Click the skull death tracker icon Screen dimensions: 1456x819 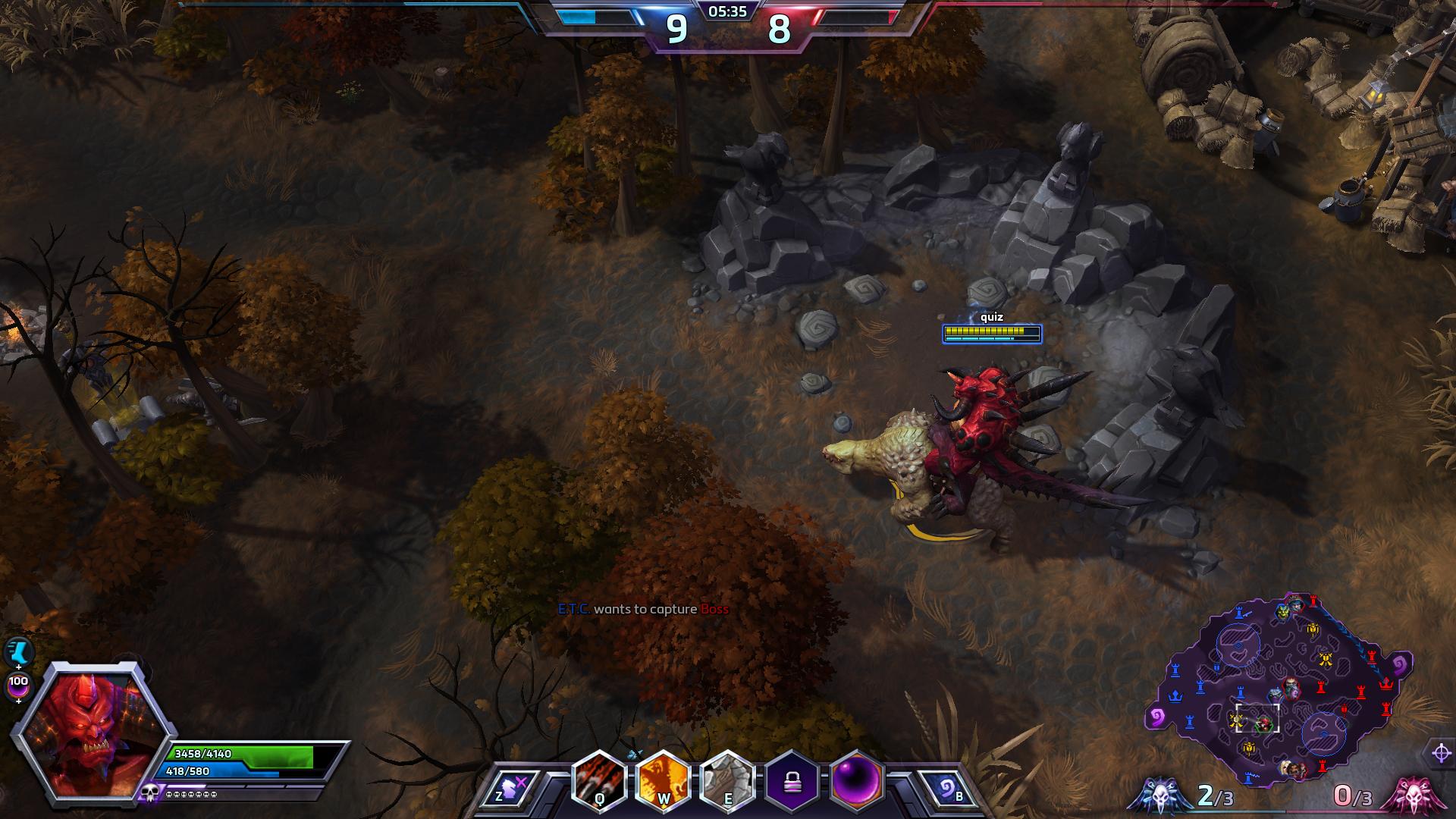(148, 793)
